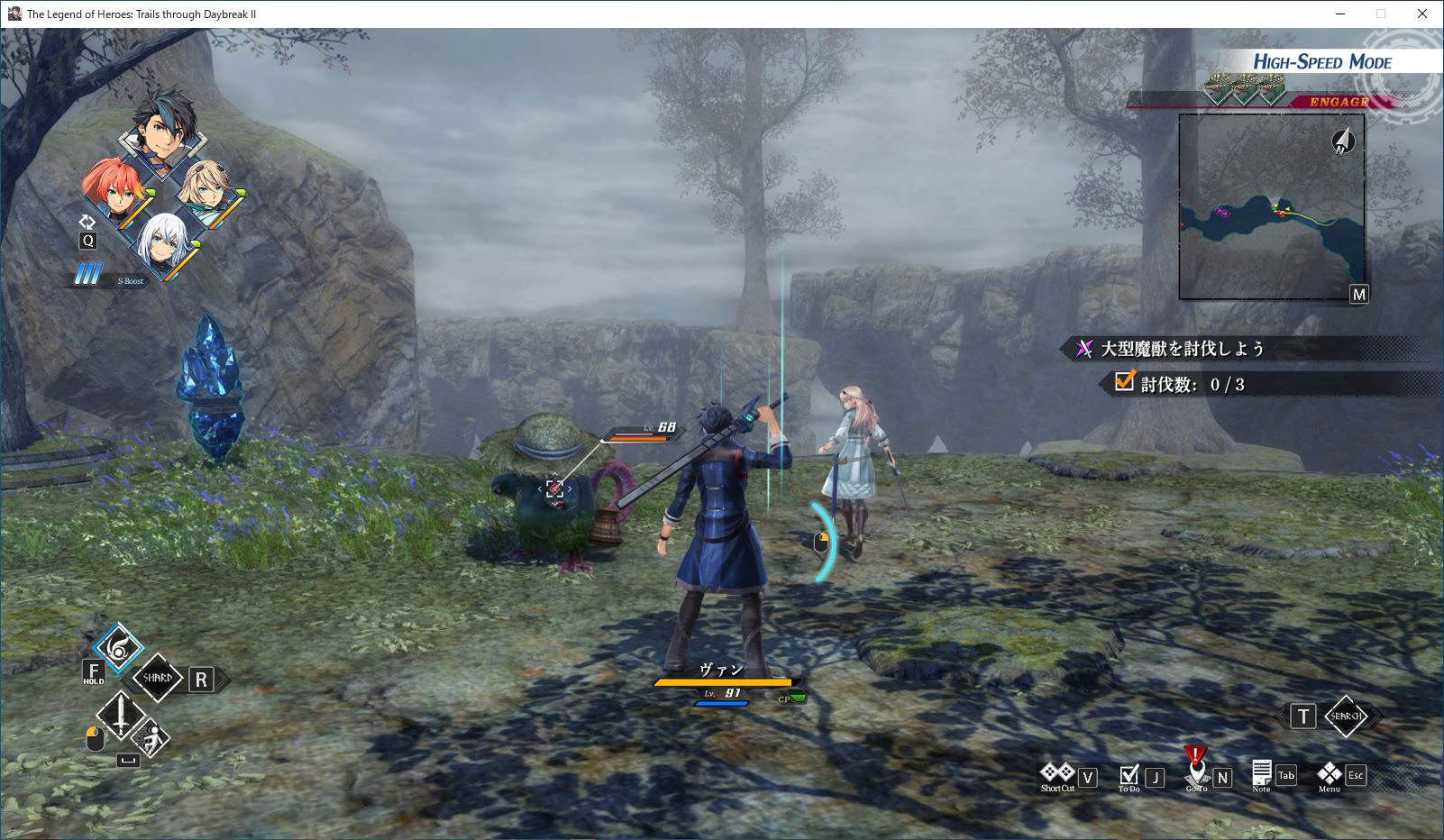This screenshot has height=840, width=1444.
Task: Open the Note icon
Action: coord(1261,773)
